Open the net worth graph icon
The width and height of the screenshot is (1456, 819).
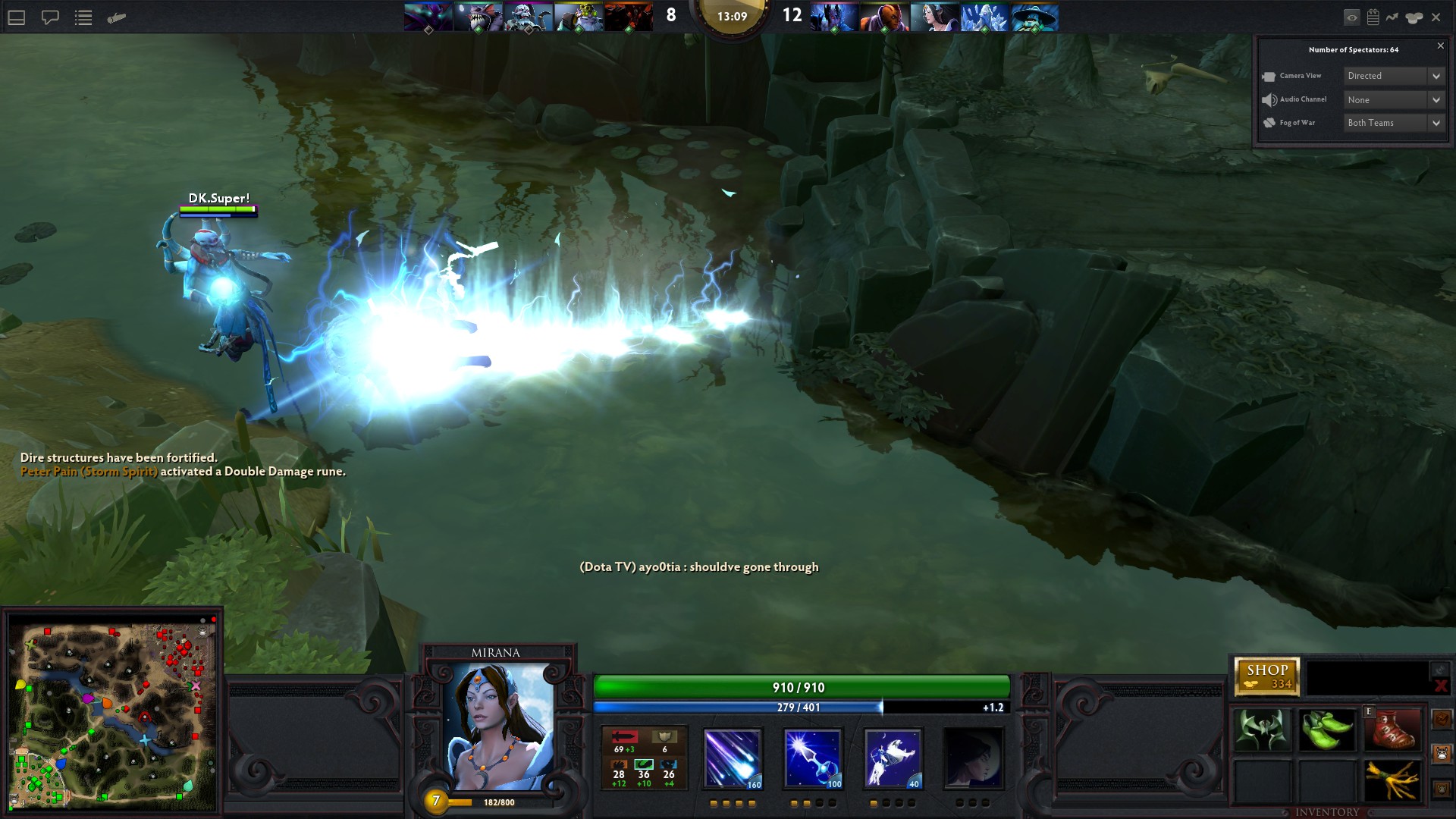point(1392,17)
